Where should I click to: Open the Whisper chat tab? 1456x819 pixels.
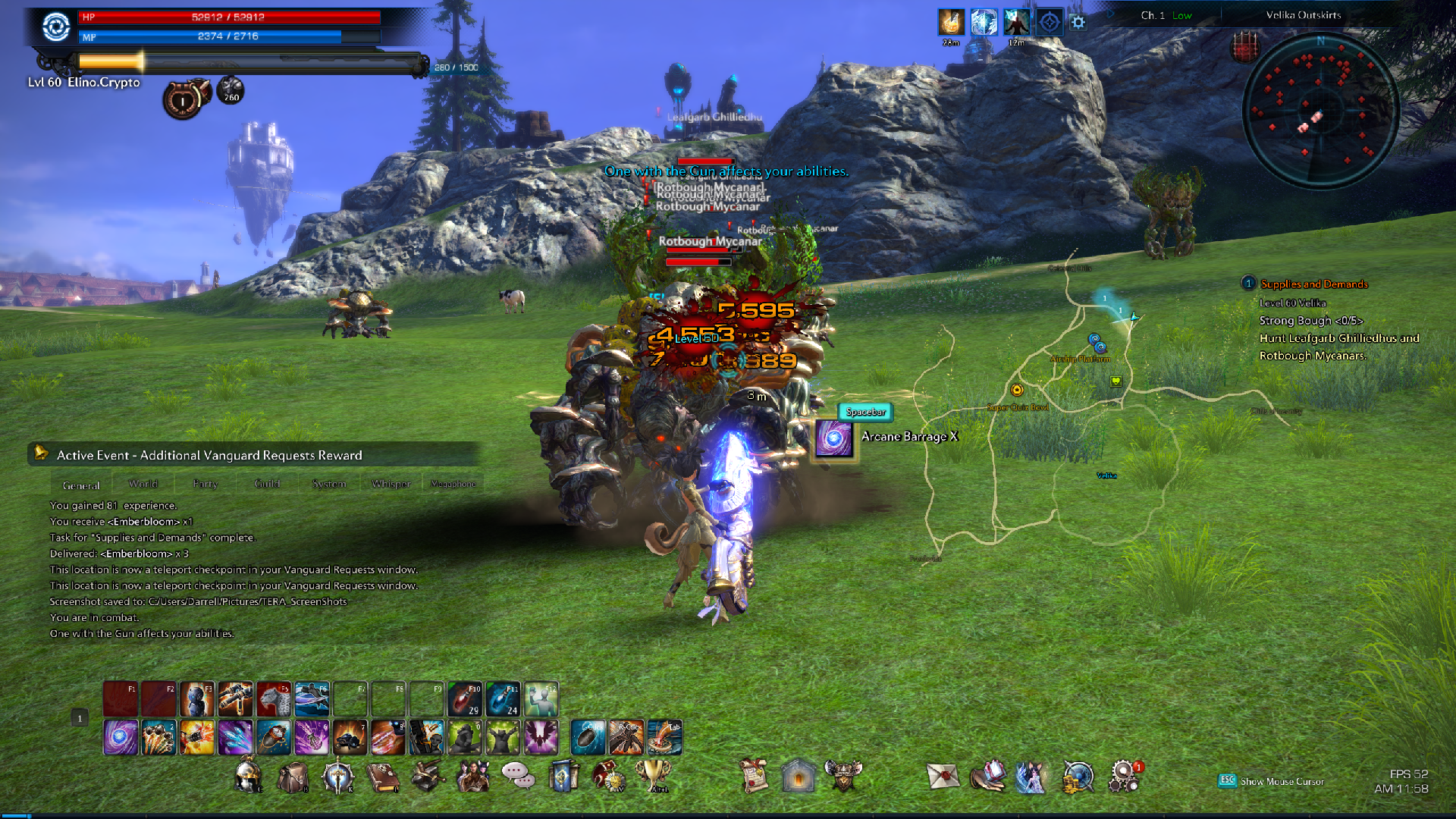click(391, 484)
